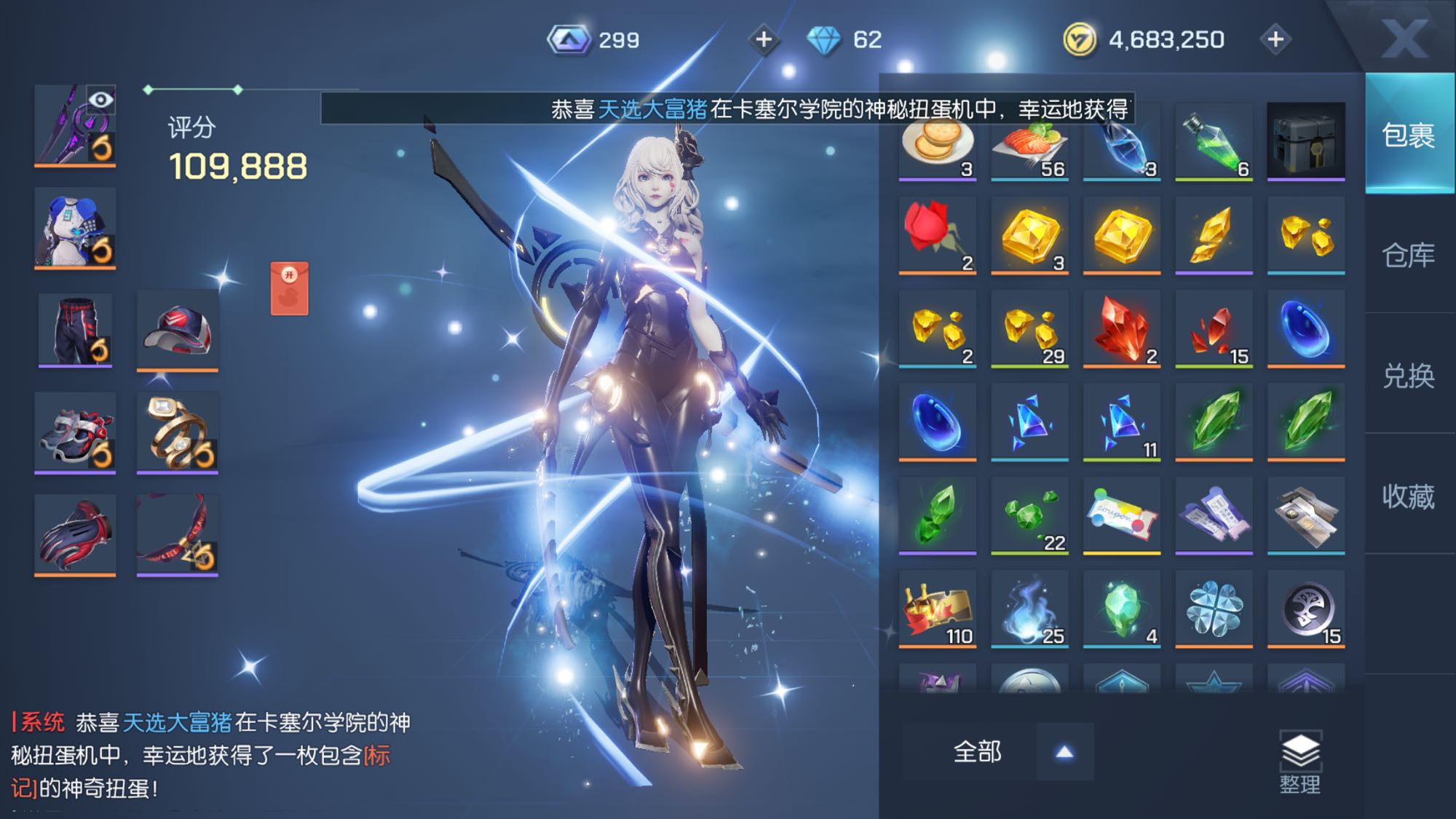
Task: Add more gold coins with plus button
Action: coord(1275,39)
